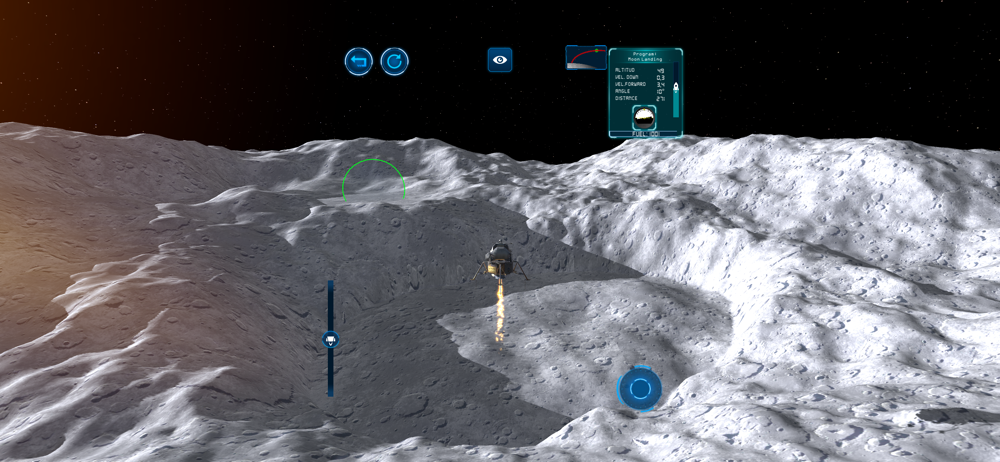Restart the landing with the circular arrow
Viewport: 1000px width, 462px height.
coord(395,62)
